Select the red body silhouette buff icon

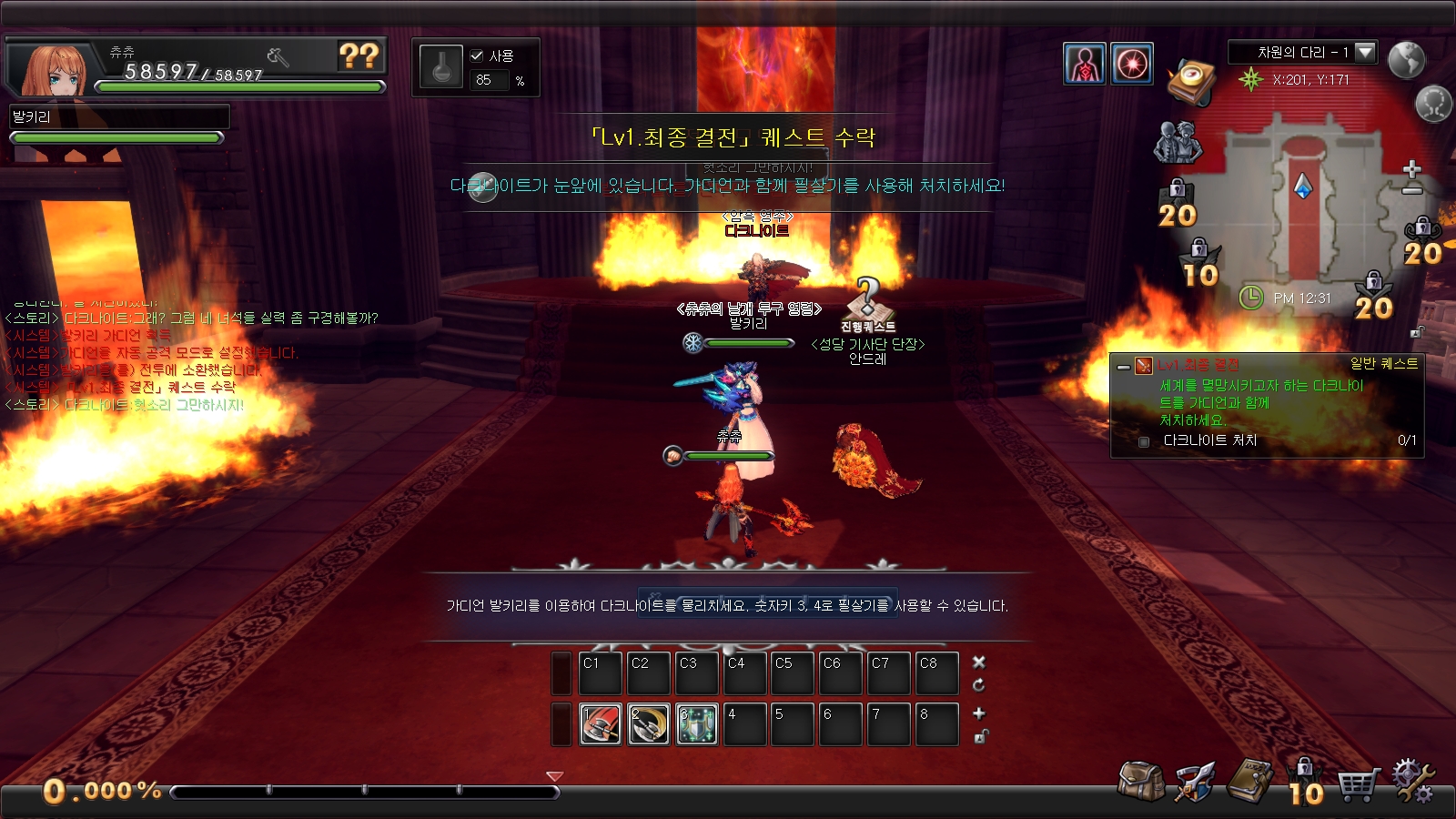point(1085,64)
